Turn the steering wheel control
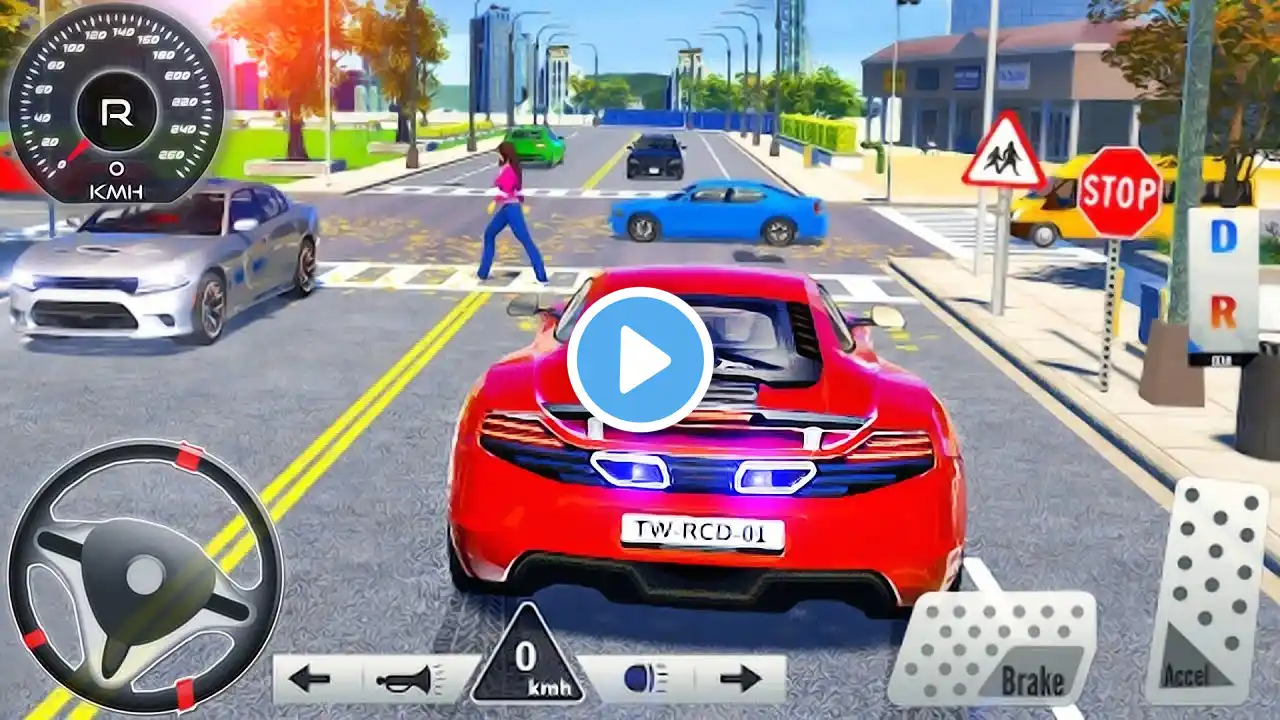The width and height of the screenshot is (1280, 720). [145, 577]
